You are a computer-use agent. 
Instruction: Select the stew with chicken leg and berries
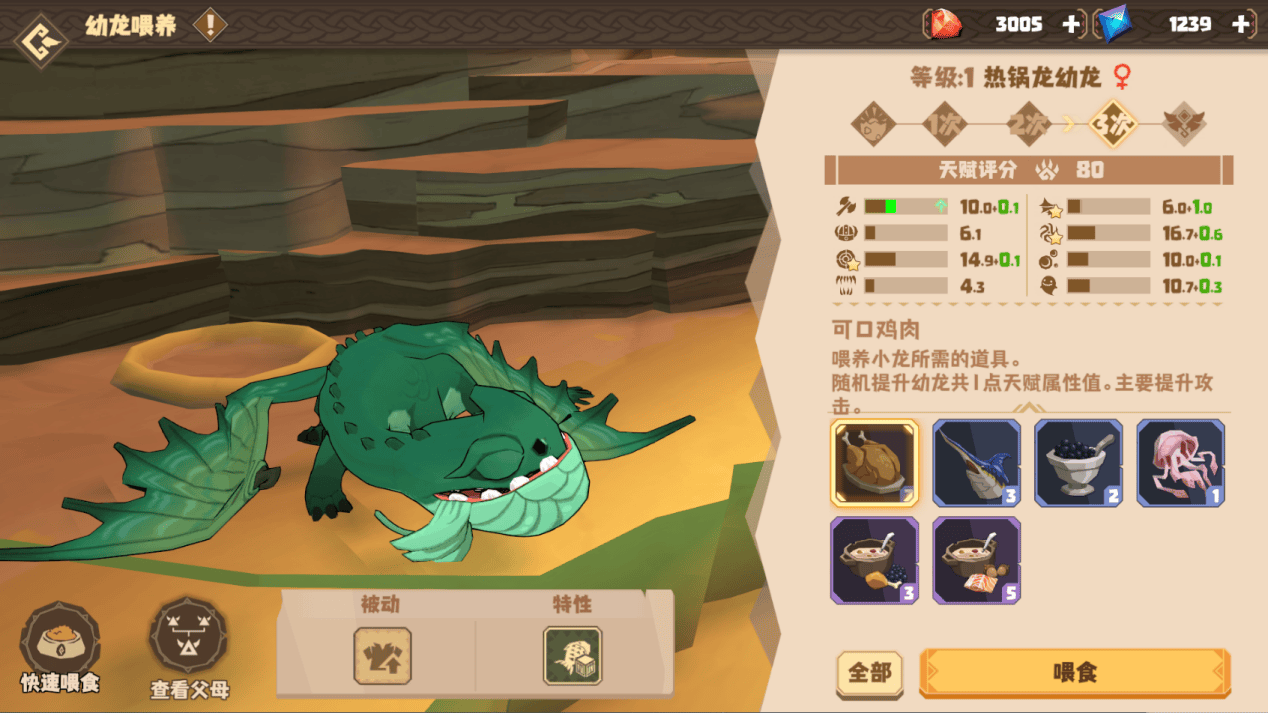[x=874, y=560]
